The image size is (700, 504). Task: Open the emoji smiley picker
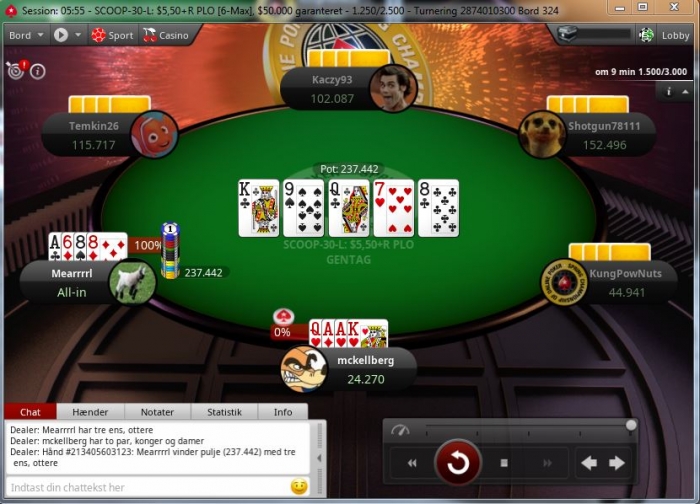[298, 487]
